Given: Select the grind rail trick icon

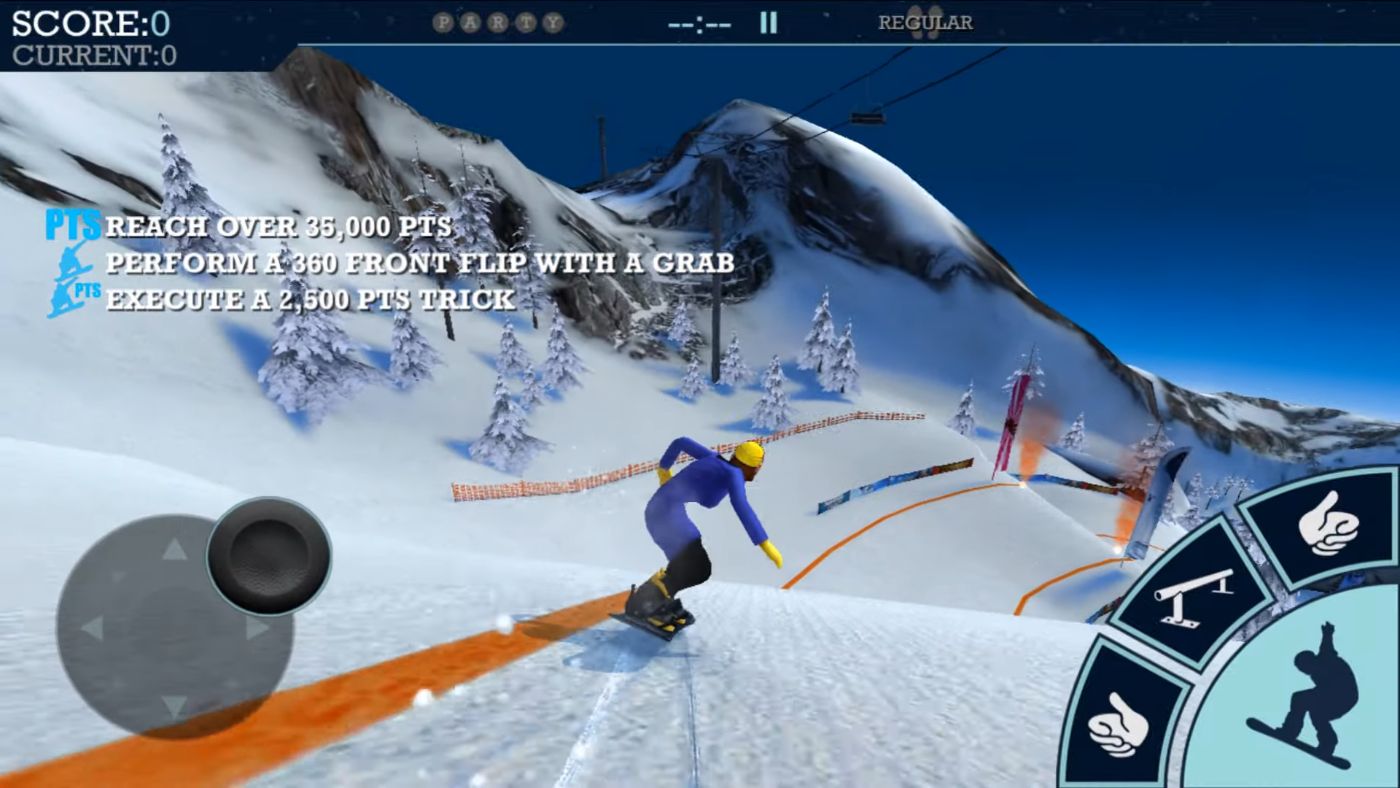Looking at the screenshot, I should click(1191, 597).
